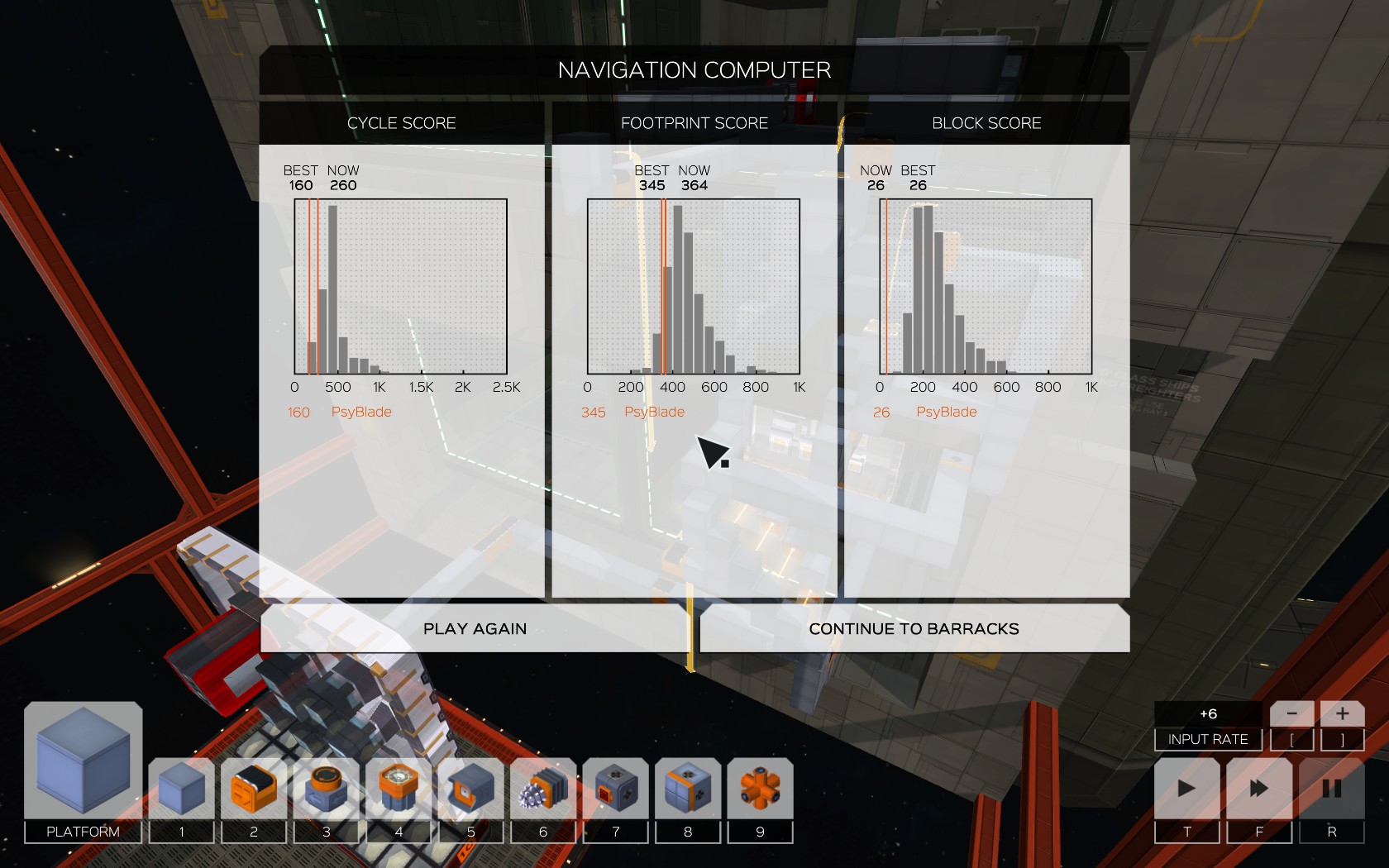Select the large Platform block preview
The image size is (1389, 868).
[x=83, y=761]
